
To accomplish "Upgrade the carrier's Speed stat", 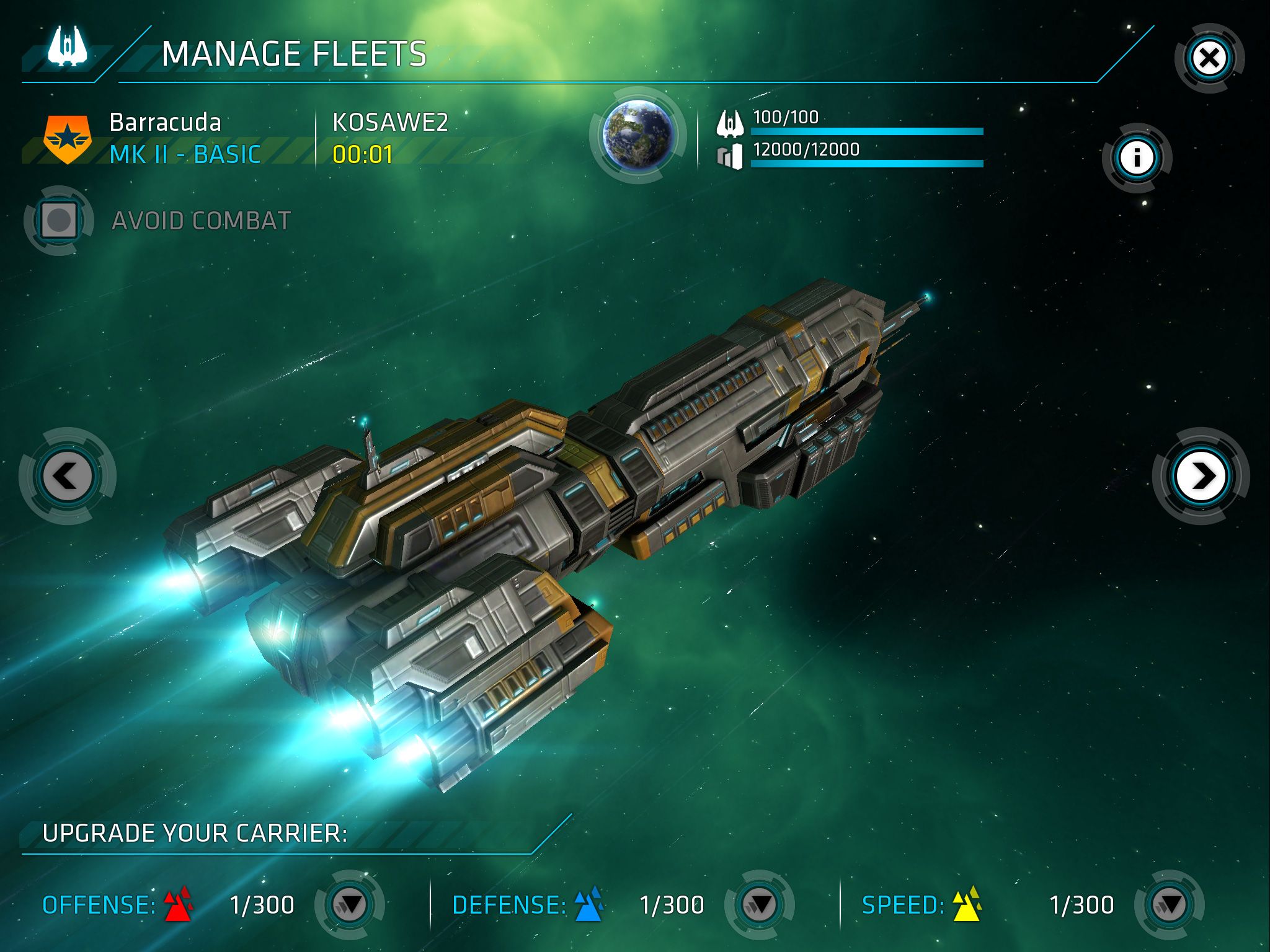I will (x=1170, y=904).
